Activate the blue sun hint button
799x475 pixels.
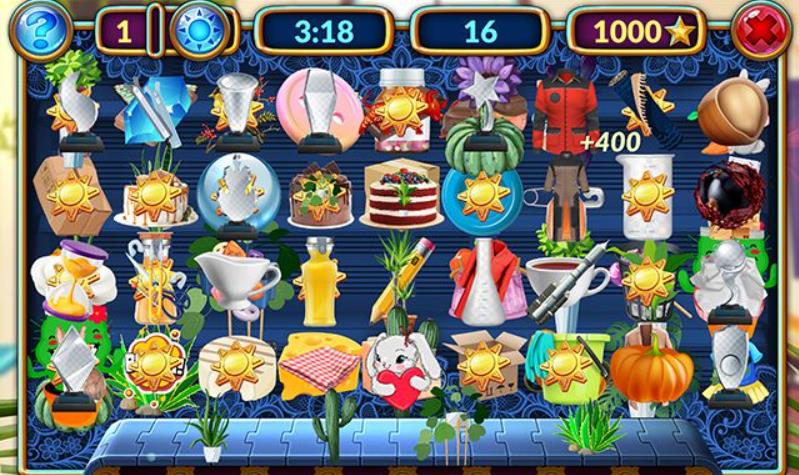point(200,31)
